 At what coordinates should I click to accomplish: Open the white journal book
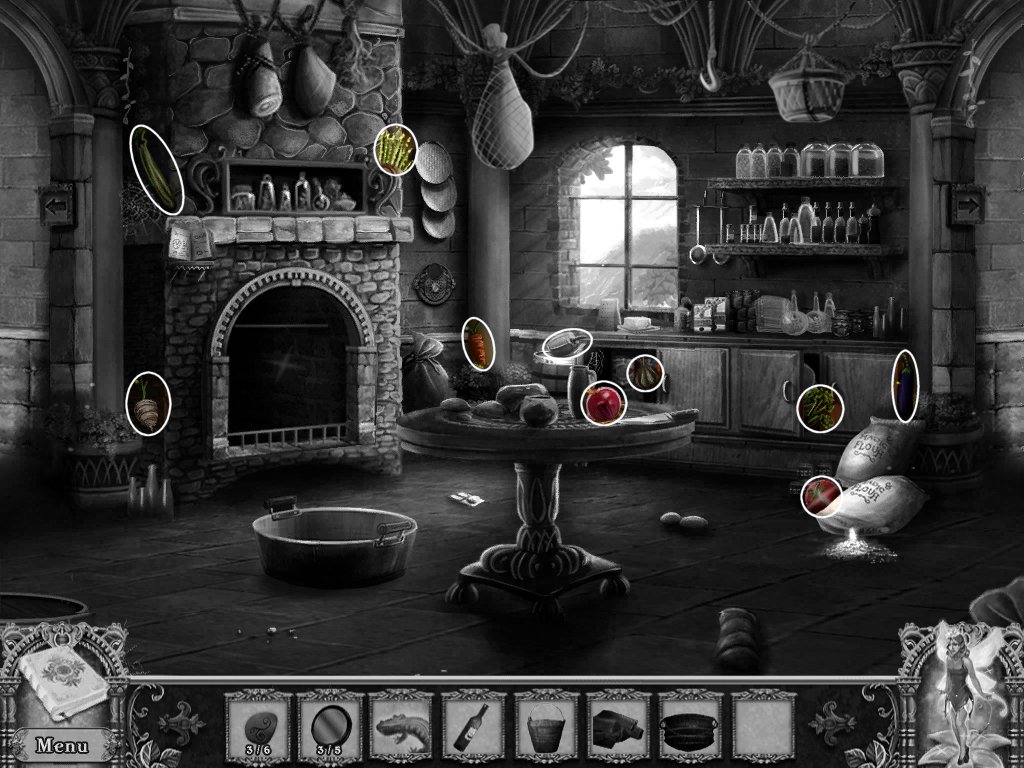[x=62, y=682]
